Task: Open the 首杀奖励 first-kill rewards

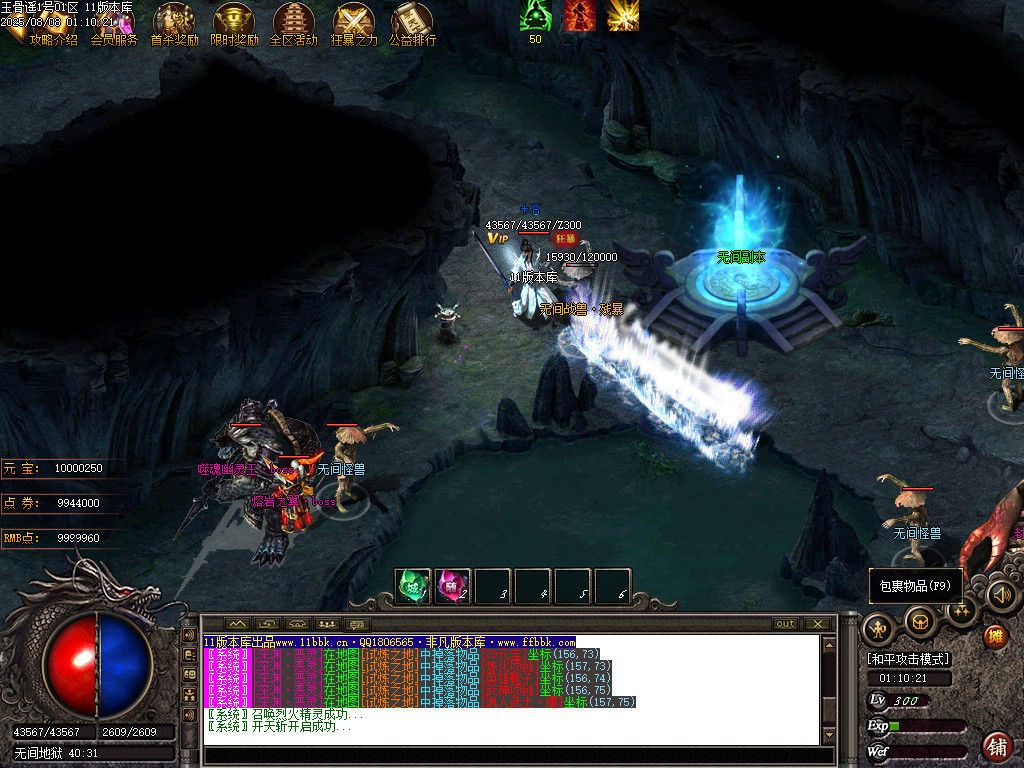Action: [x=174, y=24]
